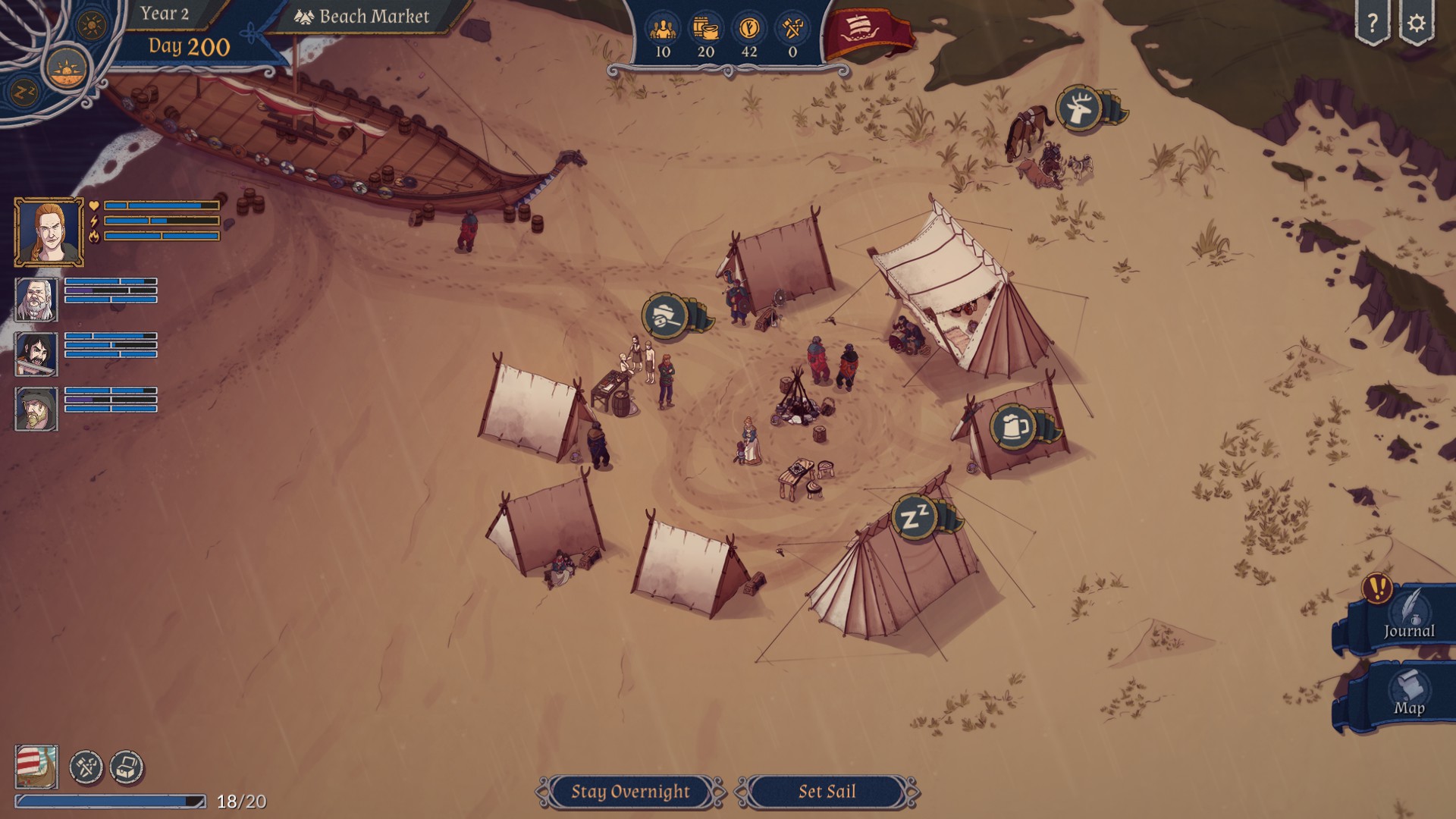
Task: Open the settings gear menu
Action: tap(1416, 24)
